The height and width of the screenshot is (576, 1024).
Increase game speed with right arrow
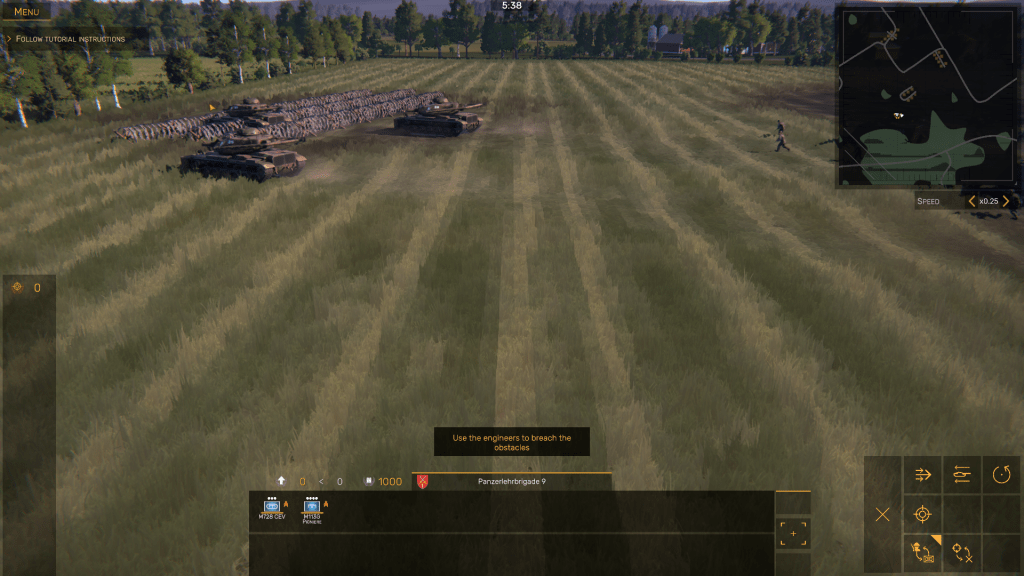point(1006,201)
